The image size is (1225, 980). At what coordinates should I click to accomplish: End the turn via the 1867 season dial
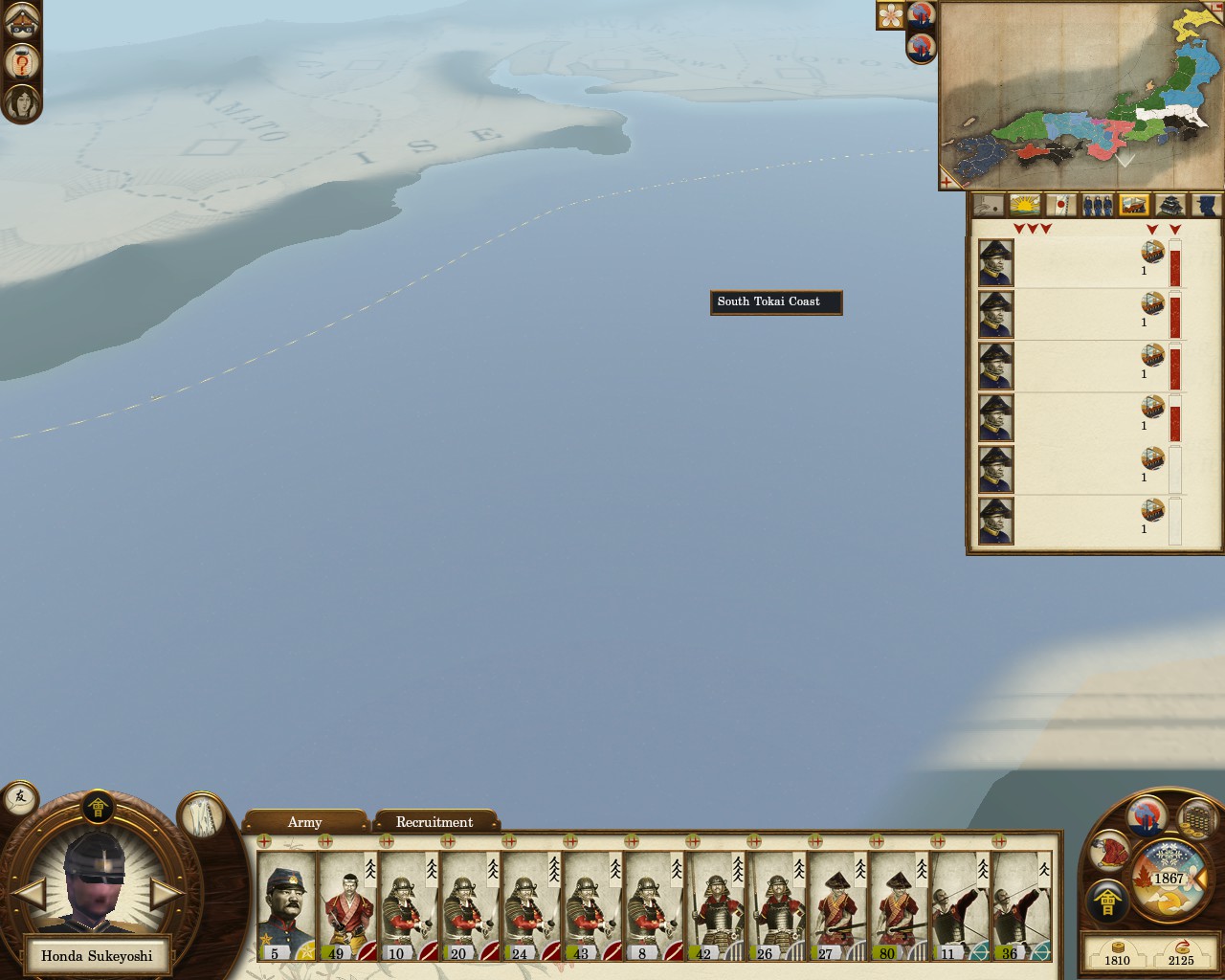point(1169,879)
